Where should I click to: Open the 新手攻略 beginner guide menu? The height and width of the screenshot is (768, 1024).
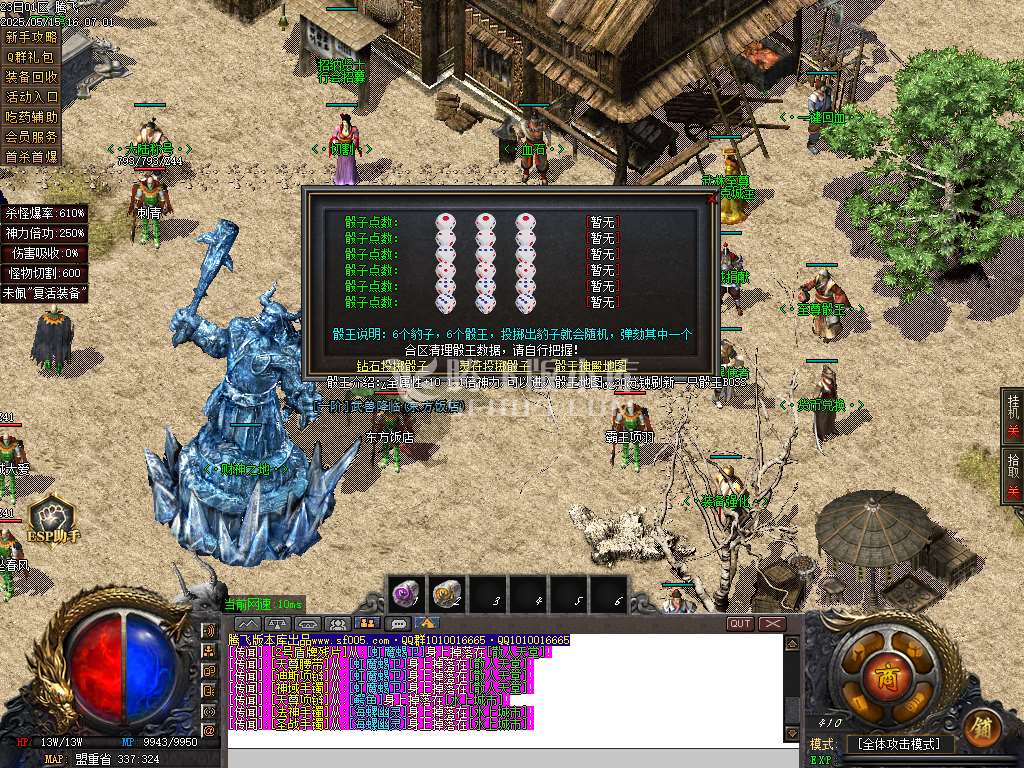coord(31,37)
